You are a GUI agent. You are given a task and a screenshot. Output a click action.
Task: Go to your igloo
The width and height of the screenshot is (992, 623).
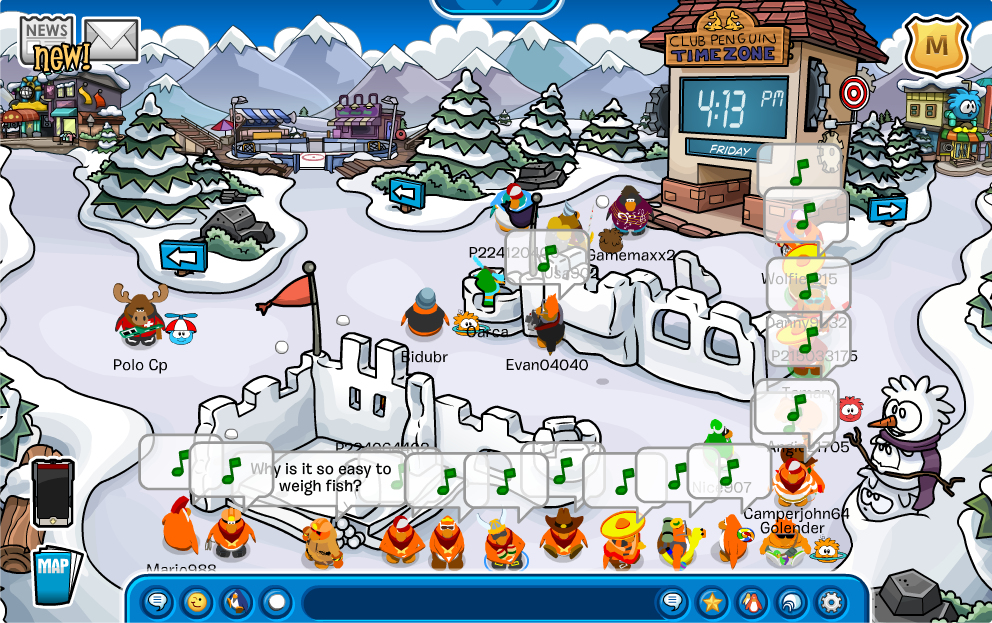[790, 602]
